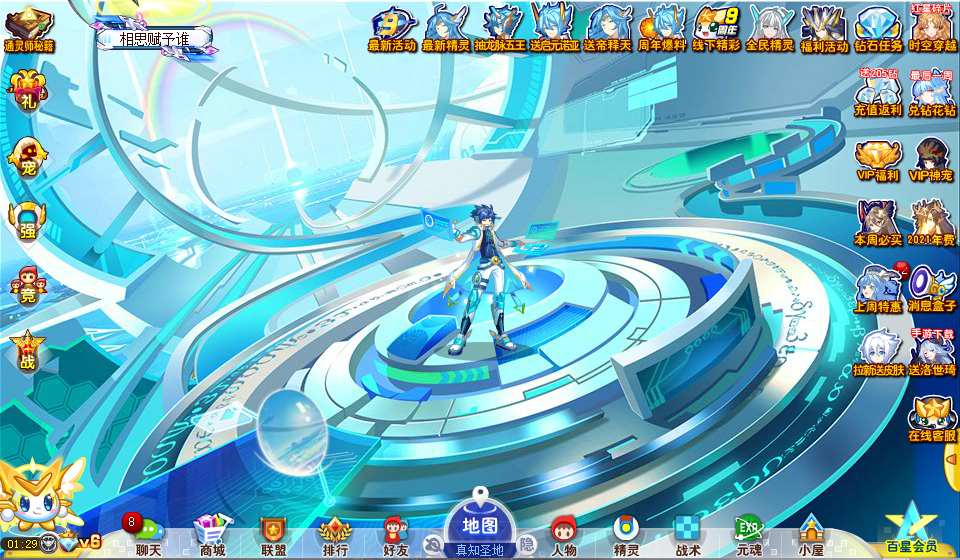Viewport: 960px width, 560px height.
Task: Show the 排行 rankings
Action: [335, 535]
